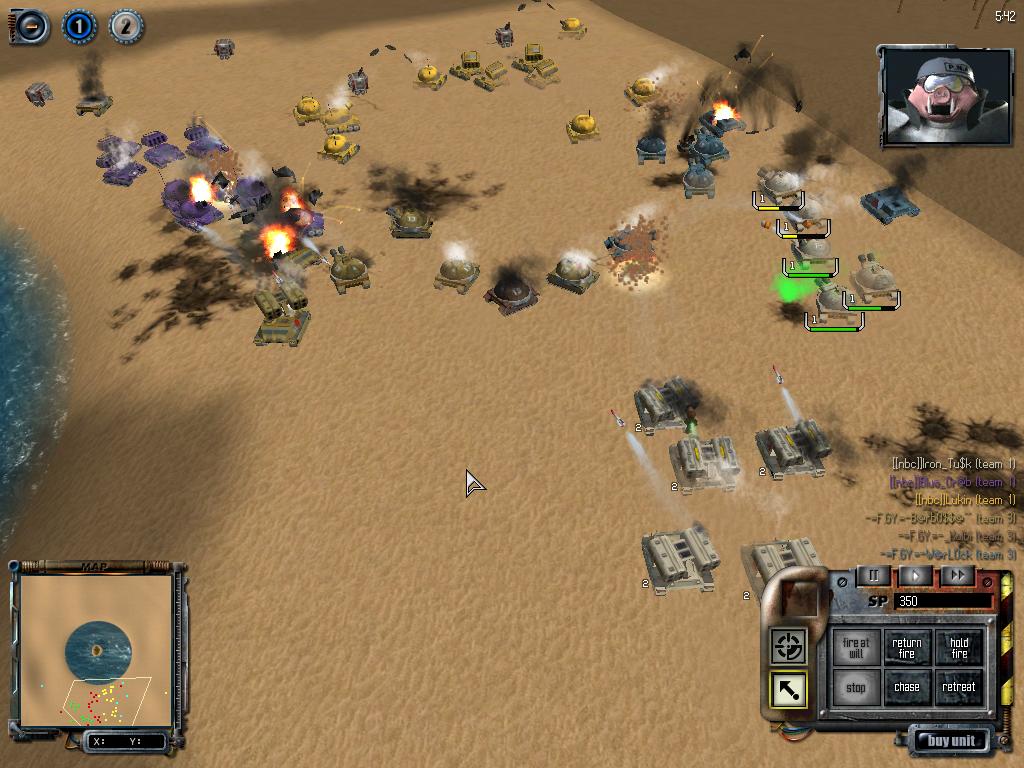Click the crosshair target mode icon
The height and width of the screenshot is (768, 1024).
click(x=788, y=646)
